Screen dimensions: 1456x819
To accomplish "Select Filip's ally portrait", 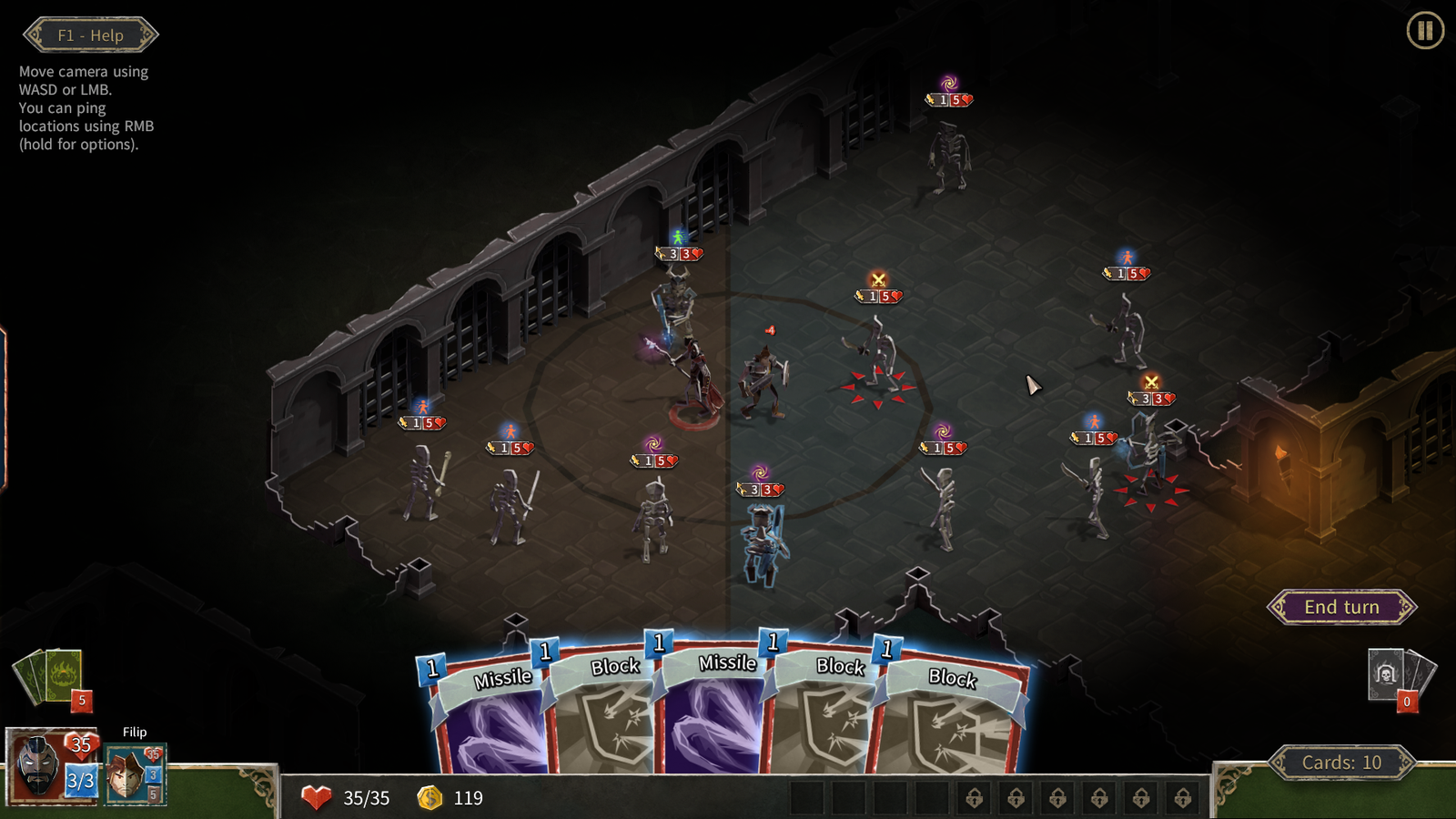I will tap(130, 773).
